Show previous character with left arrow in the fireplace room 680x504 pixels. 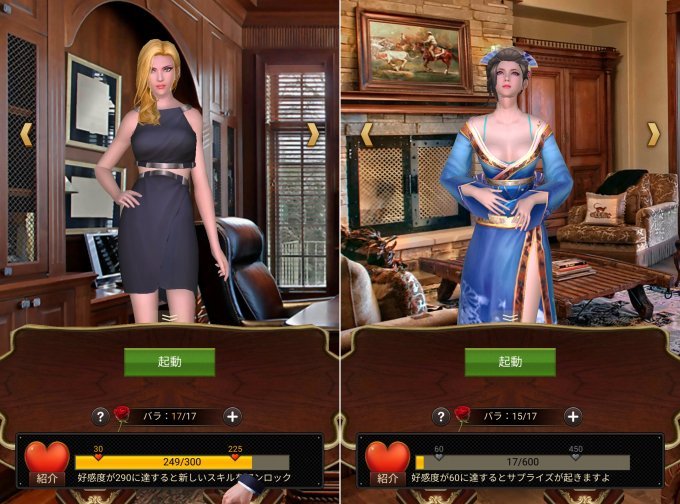point(367,133)
